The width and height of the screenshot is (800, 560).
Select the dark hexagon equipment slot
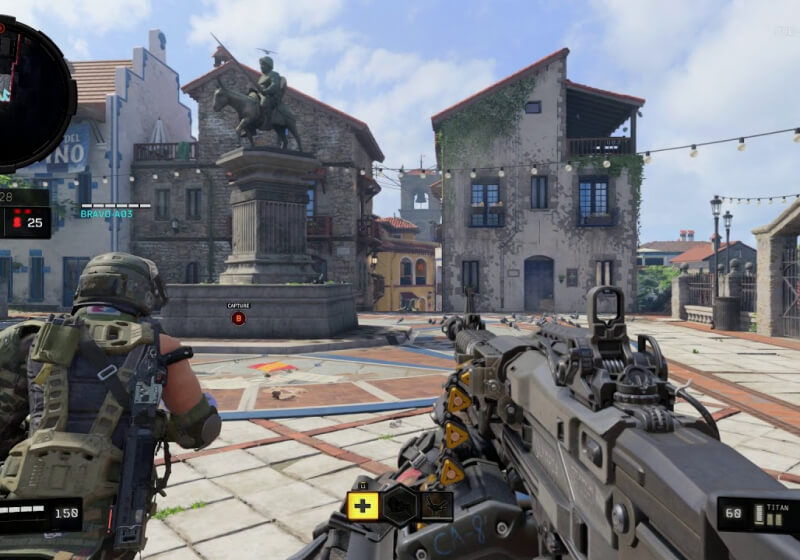[400, 505]
